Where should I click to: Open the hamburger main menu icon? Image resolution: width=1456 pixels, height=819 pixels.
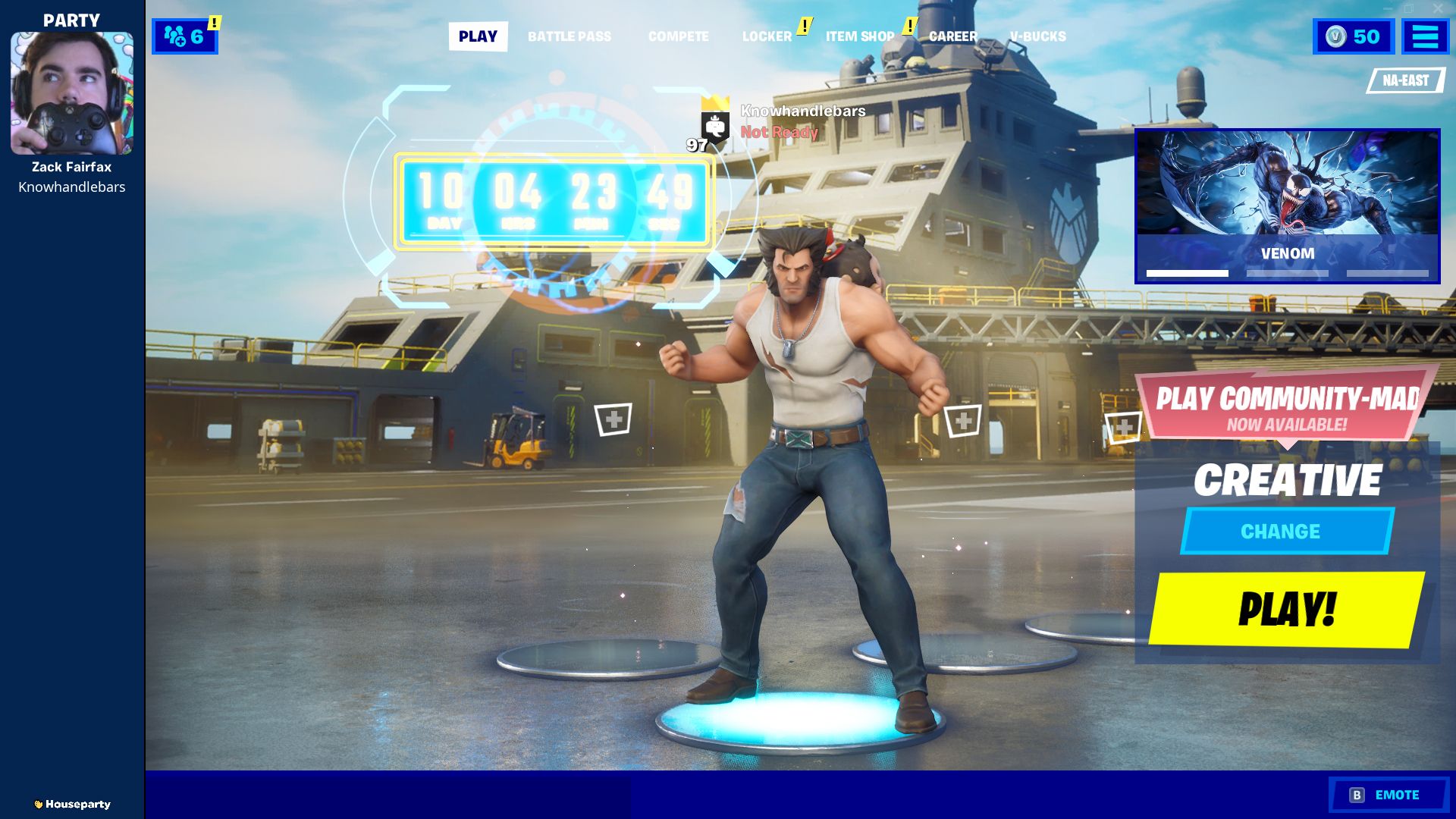pos(1425,36)
